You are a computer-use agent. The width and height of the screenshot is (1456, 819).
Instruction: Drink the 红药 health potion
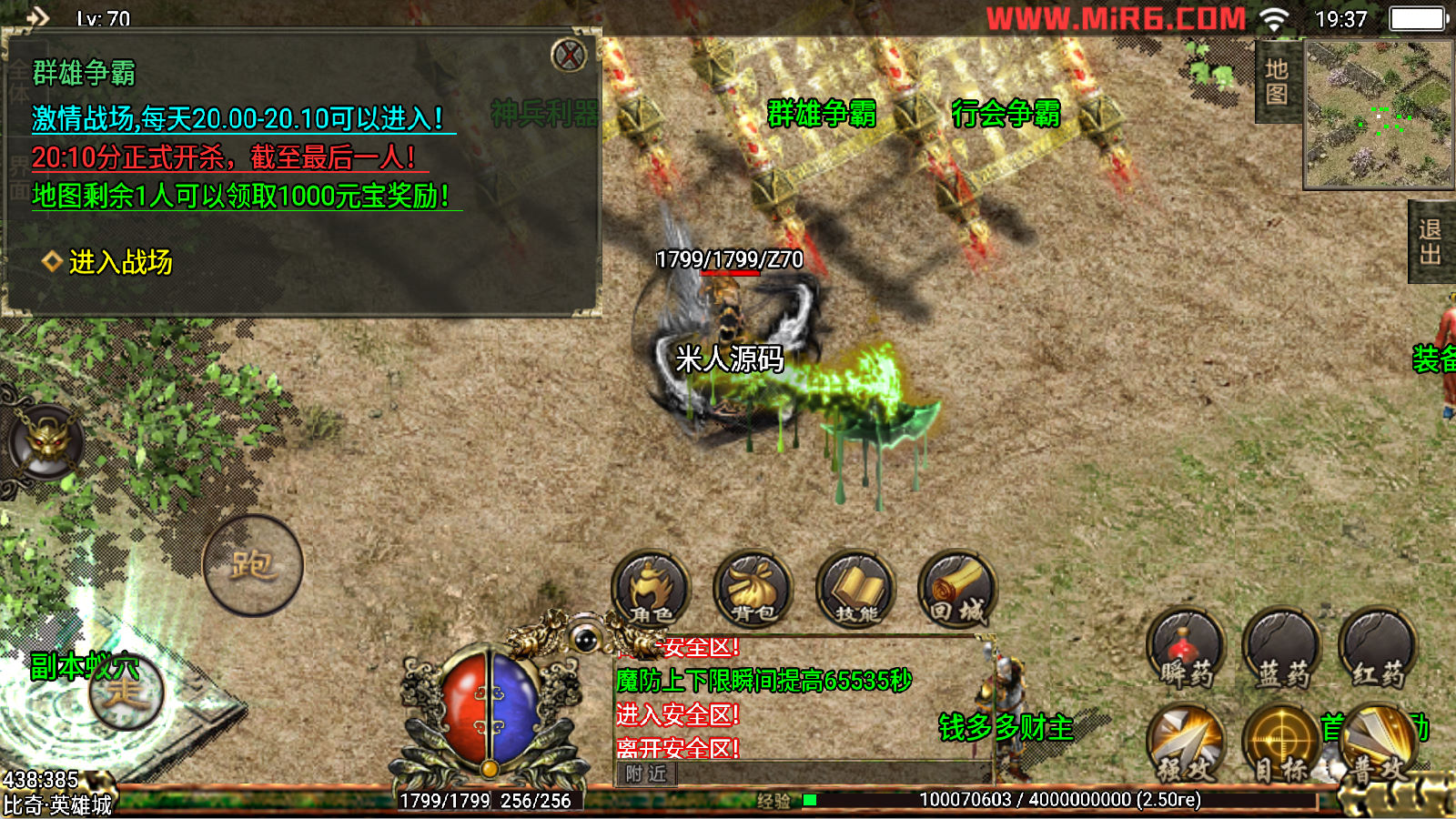(1378, 649)
